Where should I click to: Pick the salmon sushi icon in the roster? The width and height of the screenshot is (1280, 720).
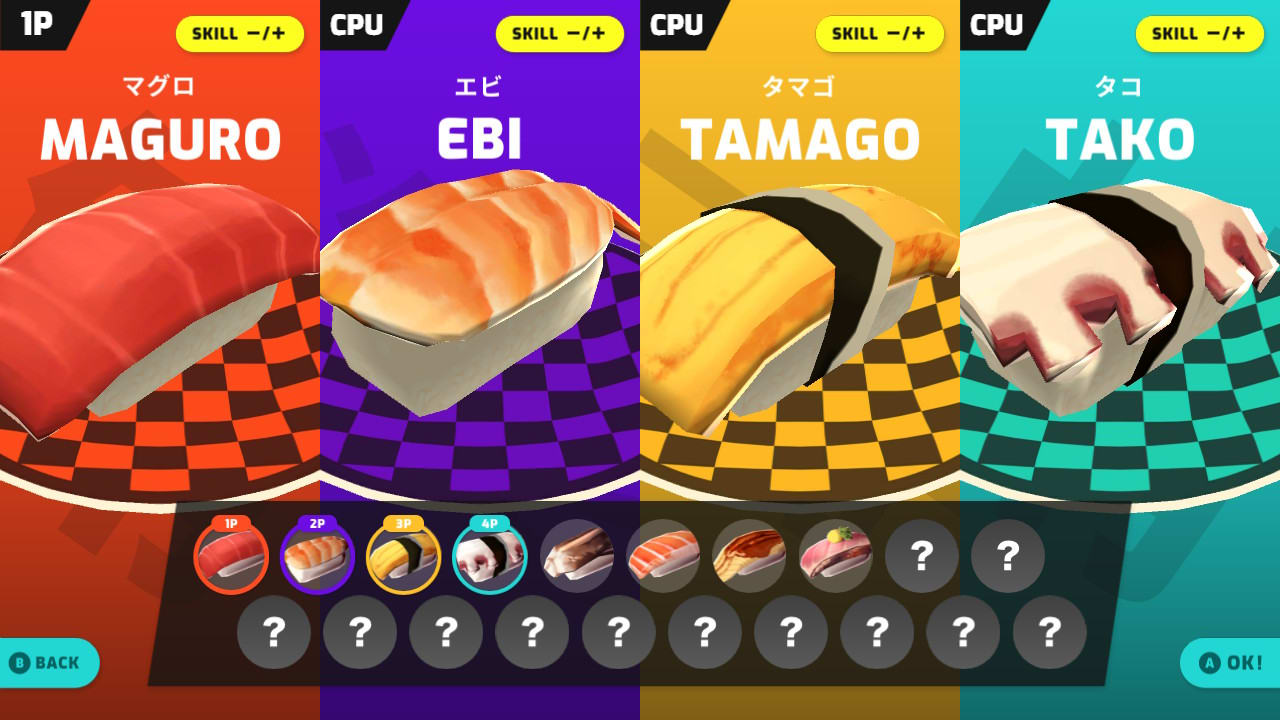click(664, 557)
